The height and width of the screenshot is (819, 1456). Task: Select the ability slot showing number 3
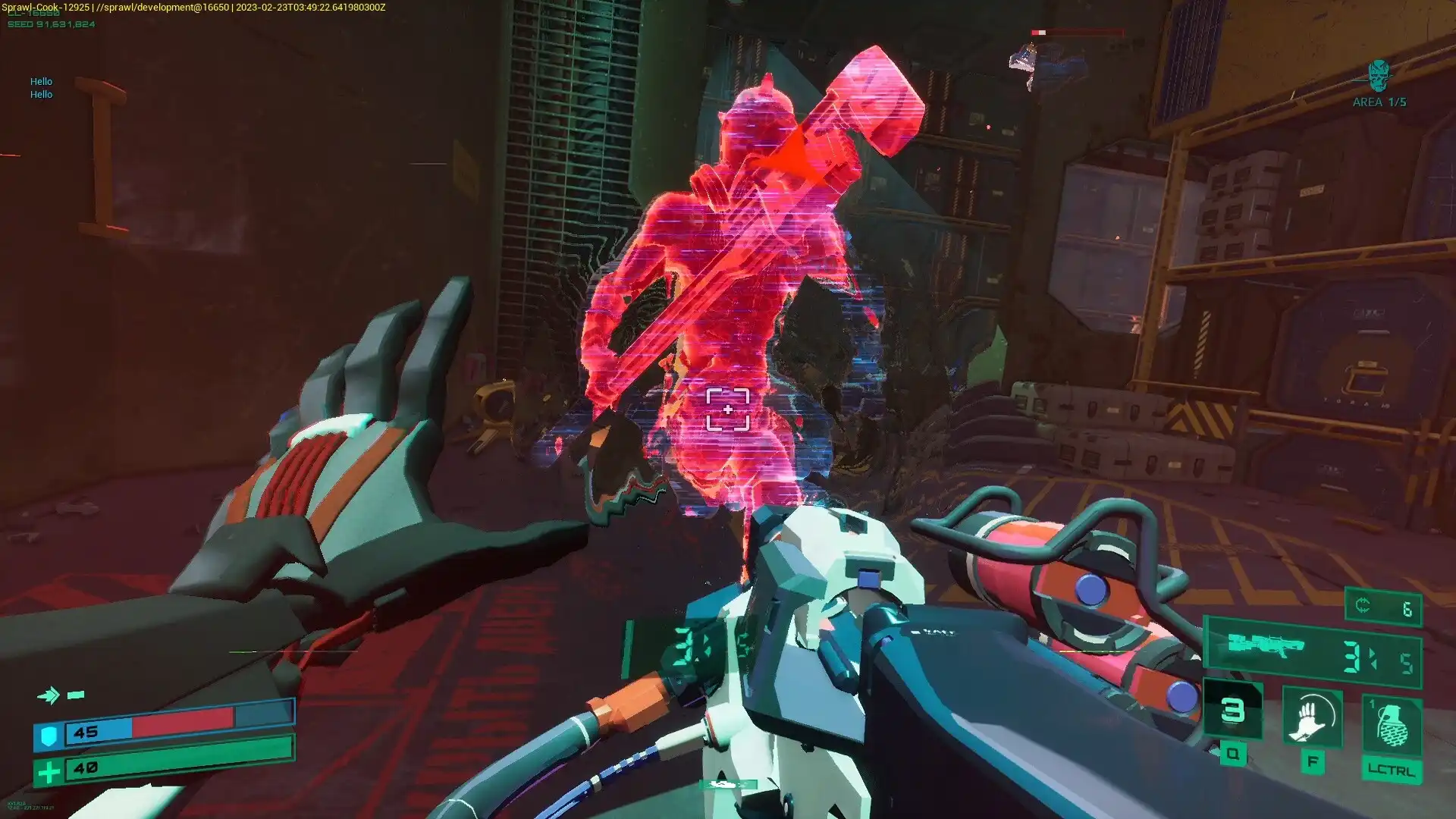coord(1233,711)
